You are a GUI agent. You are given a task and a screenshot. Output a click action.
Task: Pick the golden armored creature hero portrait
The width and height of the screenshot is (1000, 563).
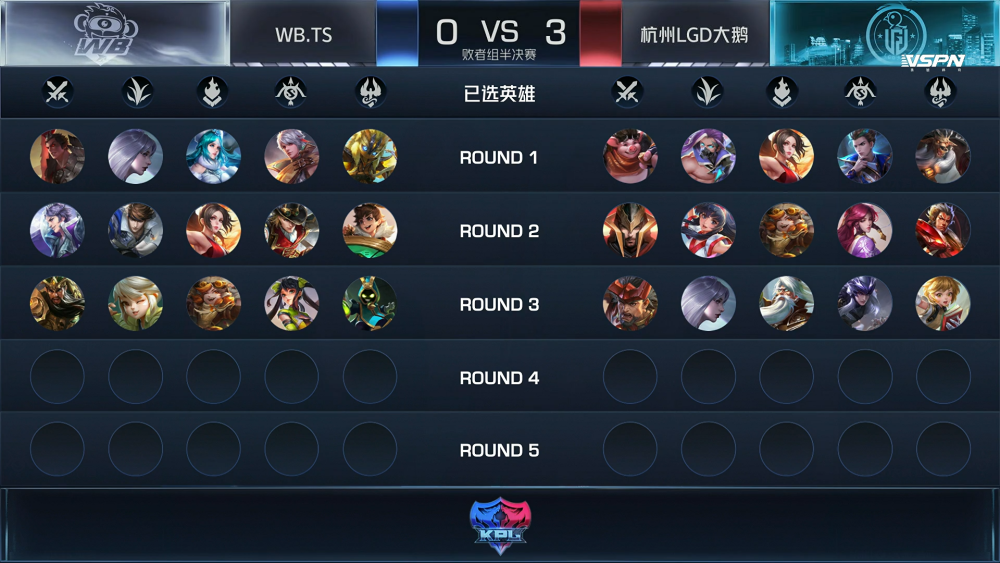point(369,157)
